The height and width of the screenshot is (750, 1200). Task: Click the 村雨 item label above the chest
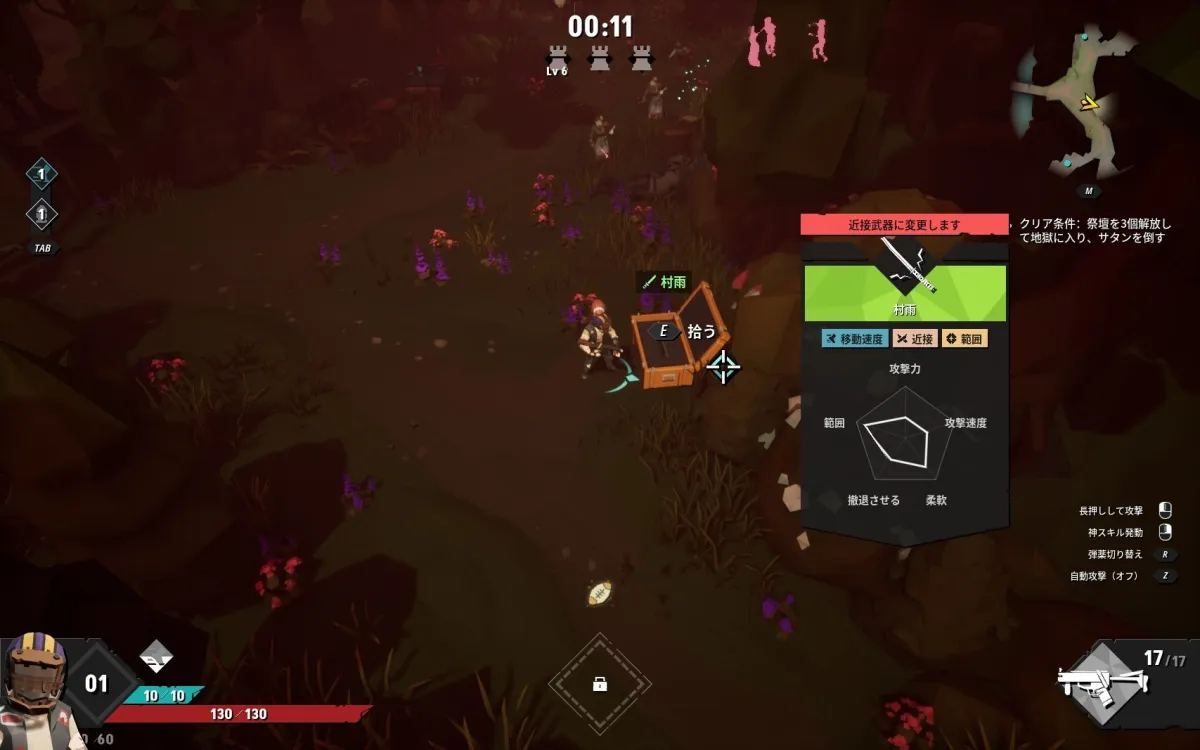click(665, 283)
